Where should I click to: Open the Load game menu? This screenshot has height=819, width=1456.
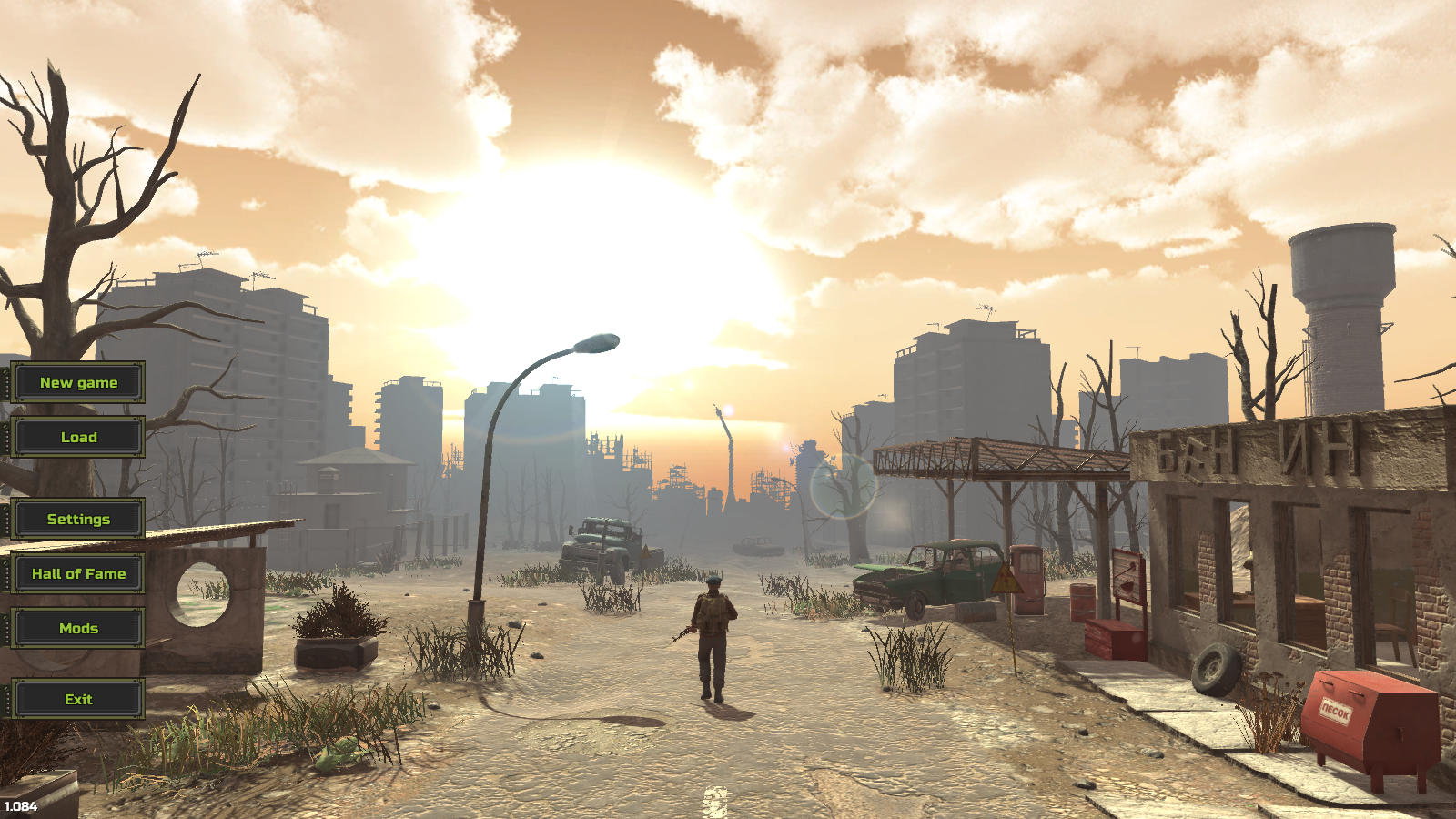point(78,438)
